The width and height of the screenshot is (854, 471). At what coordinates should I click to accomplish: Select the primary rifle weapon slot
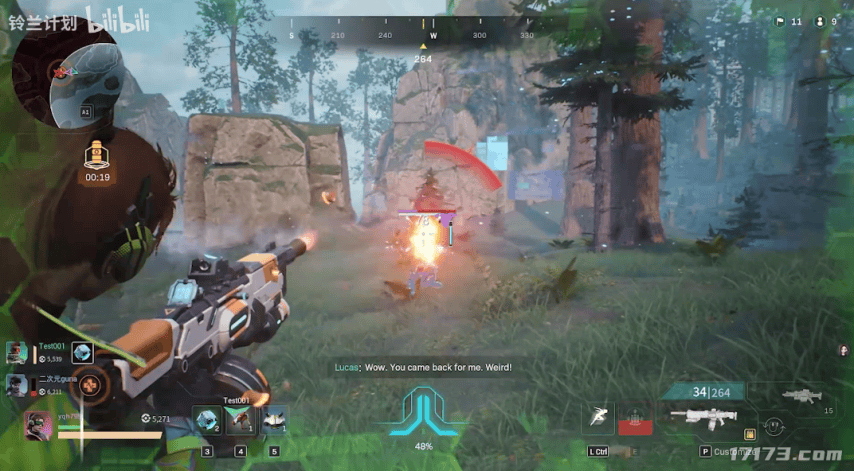point(704,416)
